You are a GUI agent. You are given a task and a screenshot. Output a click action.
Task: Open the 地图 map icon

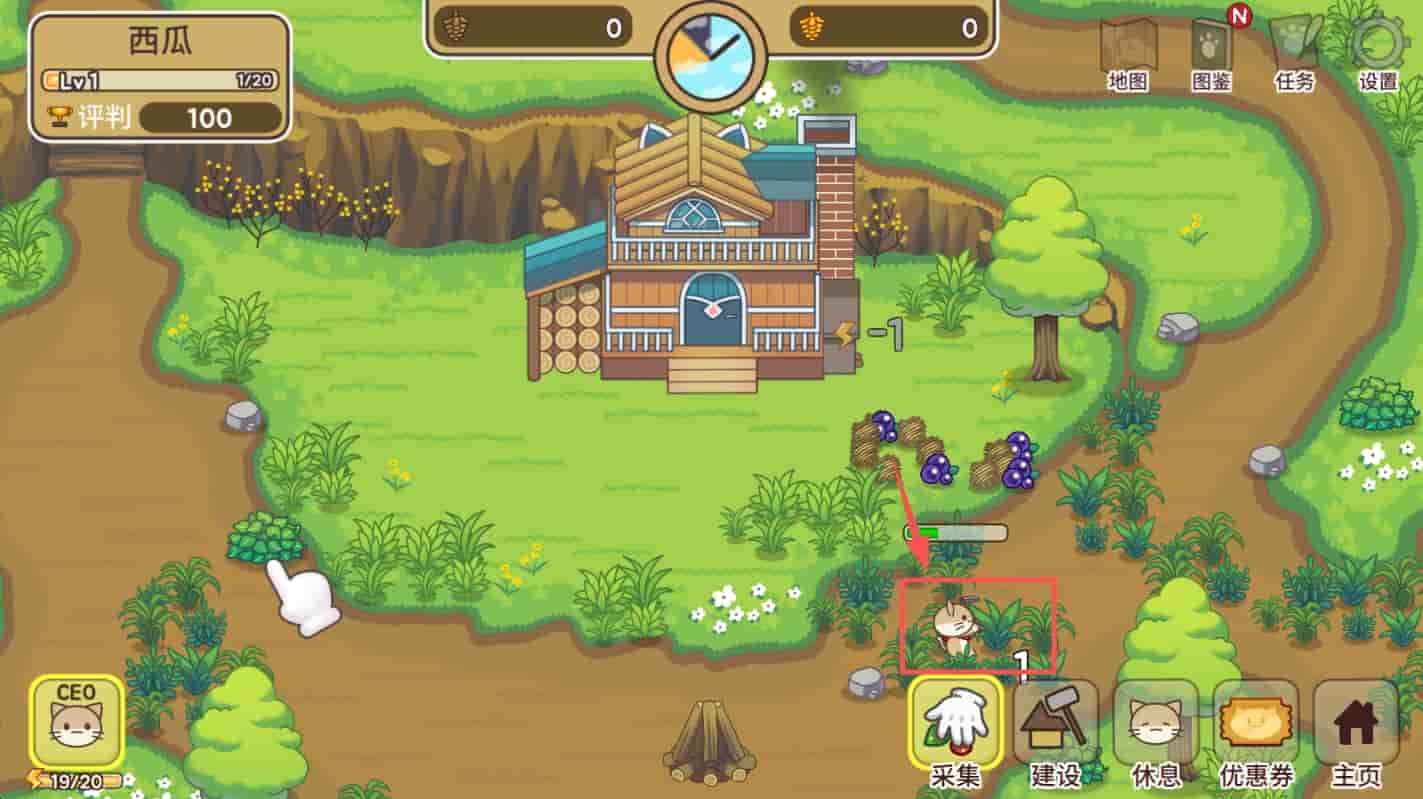click(x=1128, y=50)
